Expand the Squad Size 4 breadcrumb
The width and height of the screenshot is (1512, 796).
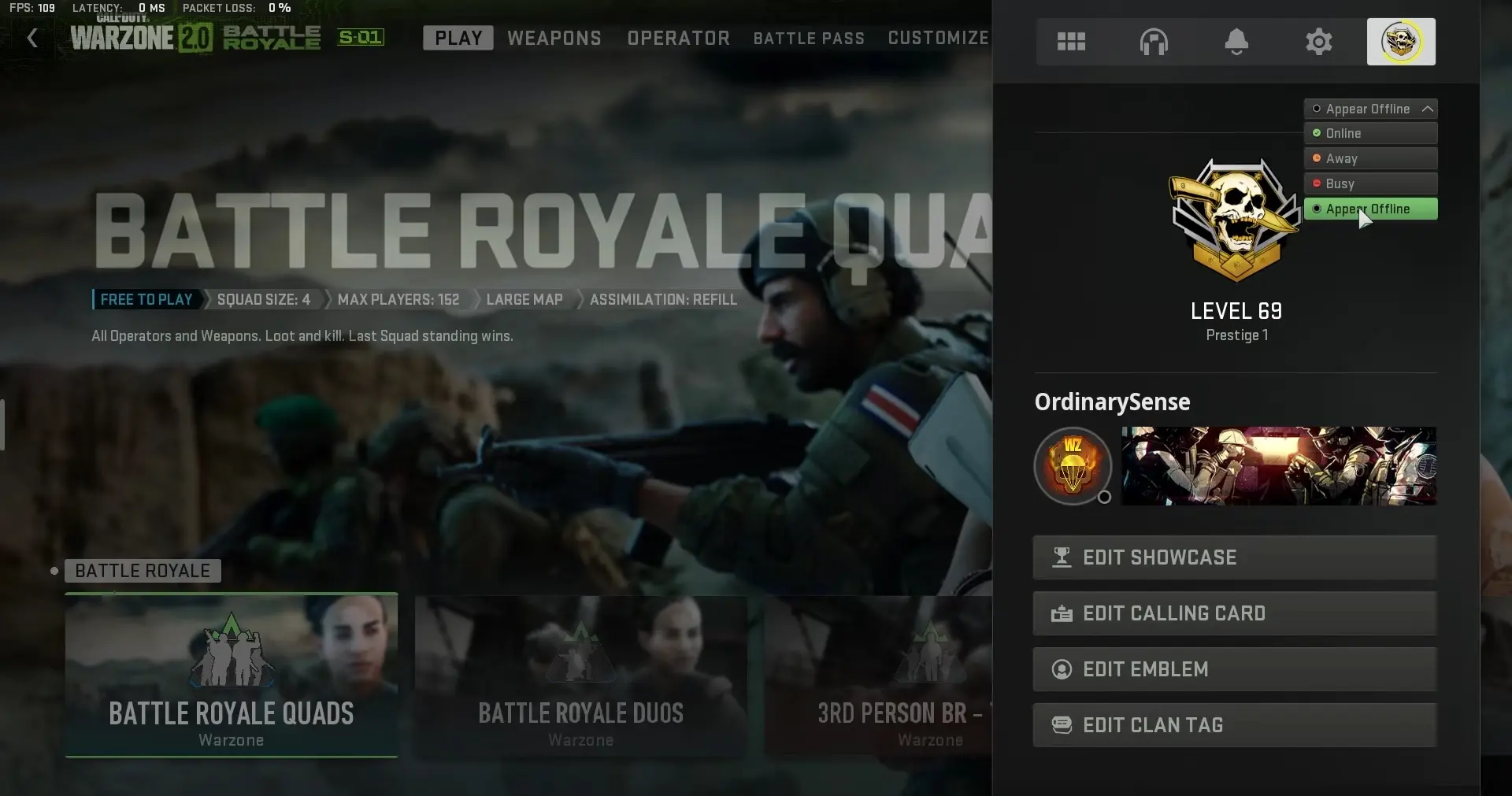pyautogui.click(x=263, y=299)
